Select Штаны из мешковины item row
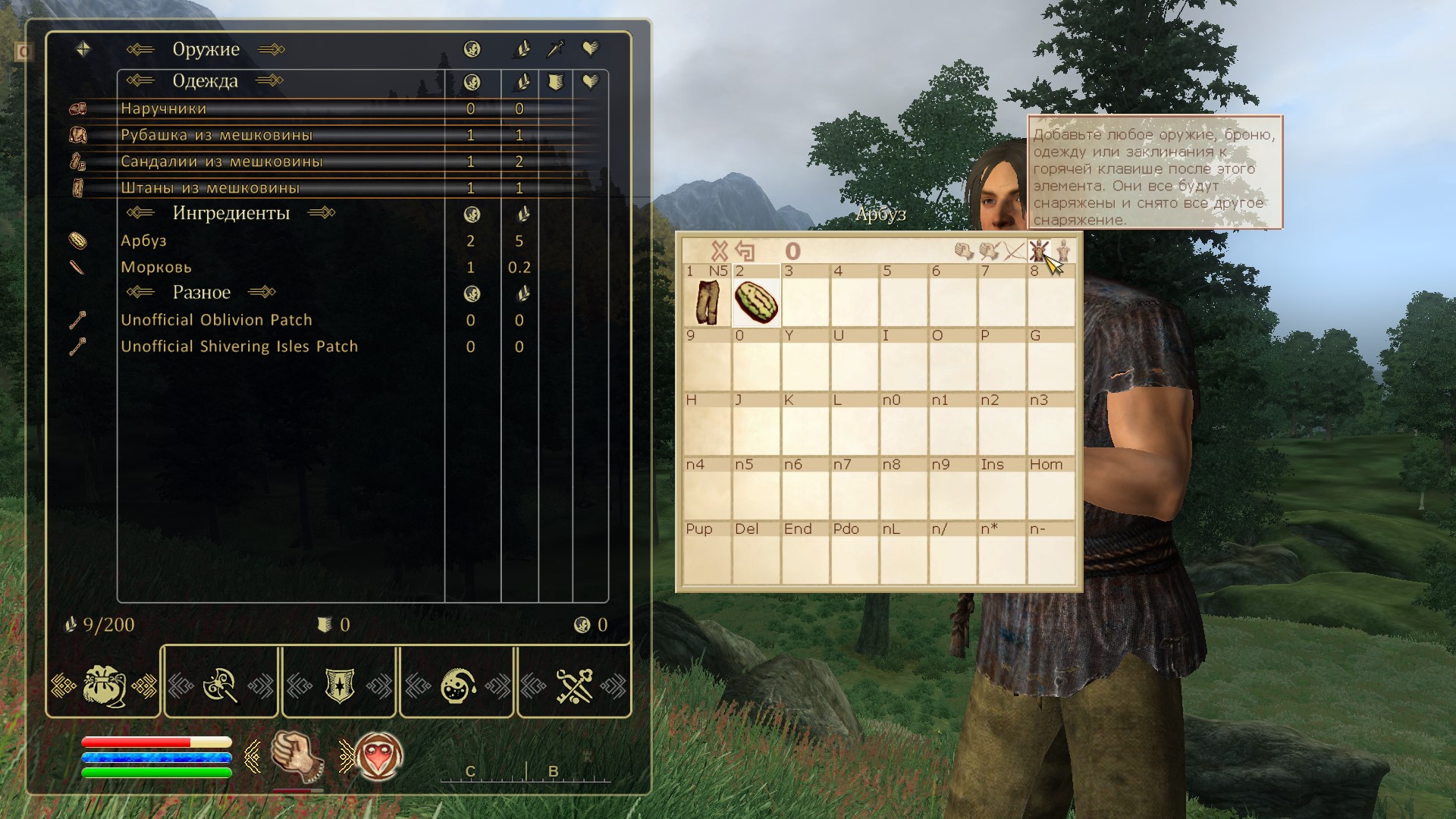Image resolution: width=1456 pixels, height=819 pixels. tap(210, 188)
